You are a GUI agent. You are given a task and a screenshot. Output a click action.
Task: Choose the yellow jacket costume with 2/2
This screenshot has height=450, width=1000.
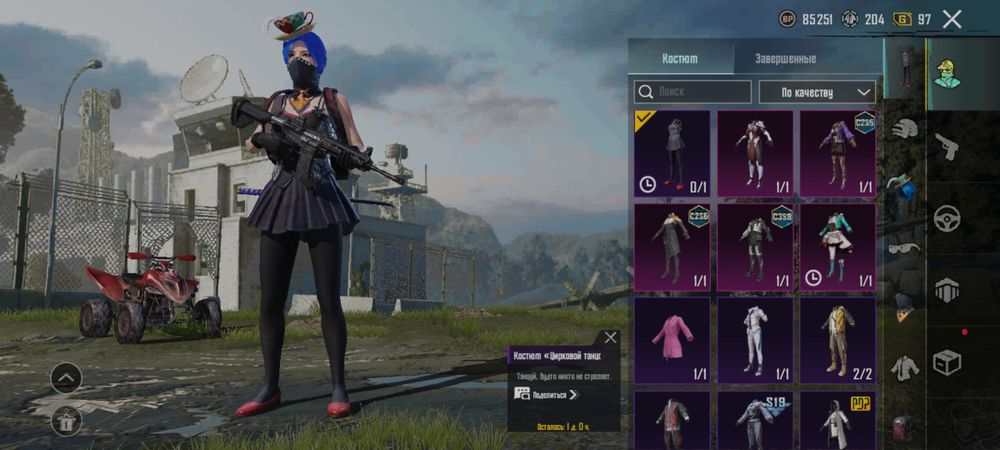838,340
